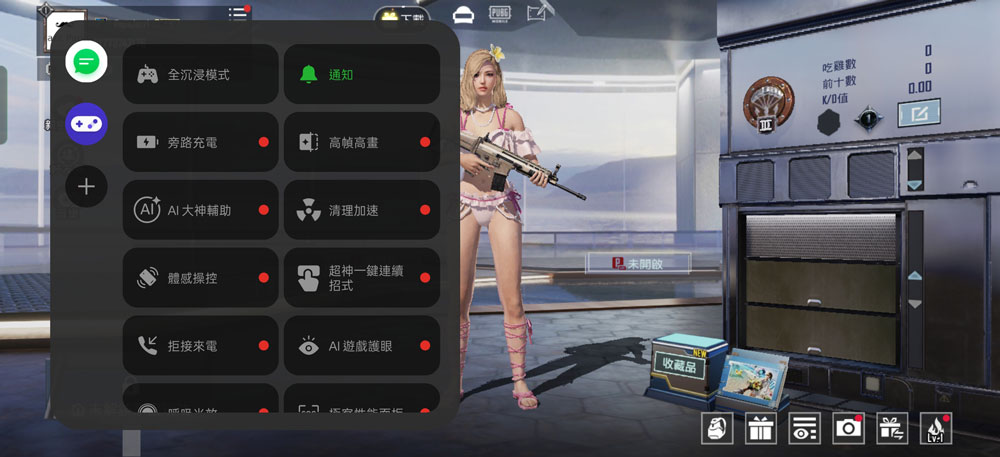Click the edit button on the stats panel
This screenshot has width=1000, height=457.
917,114
